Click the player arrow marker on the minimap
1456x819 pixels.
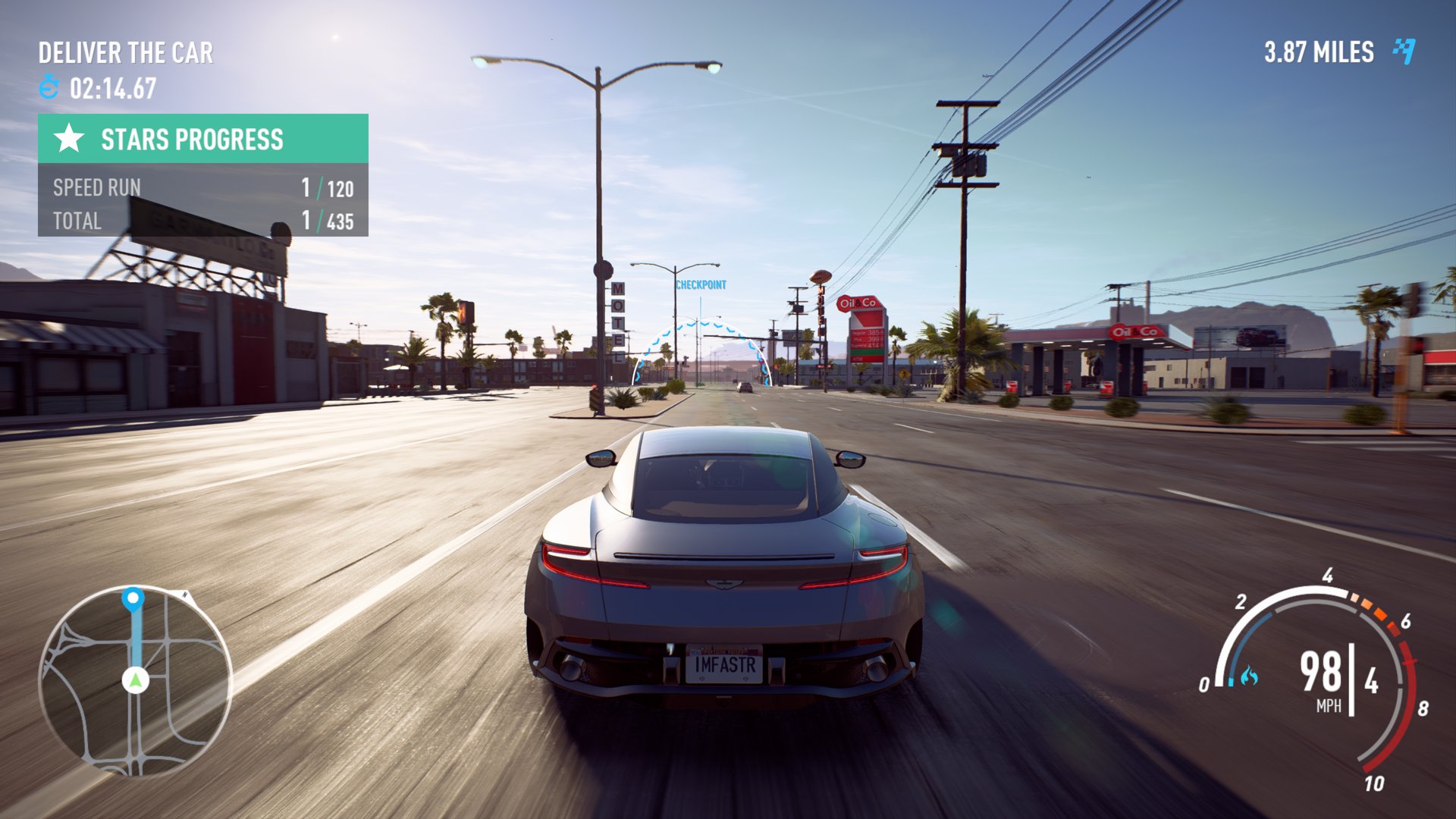tap(136, 679)
